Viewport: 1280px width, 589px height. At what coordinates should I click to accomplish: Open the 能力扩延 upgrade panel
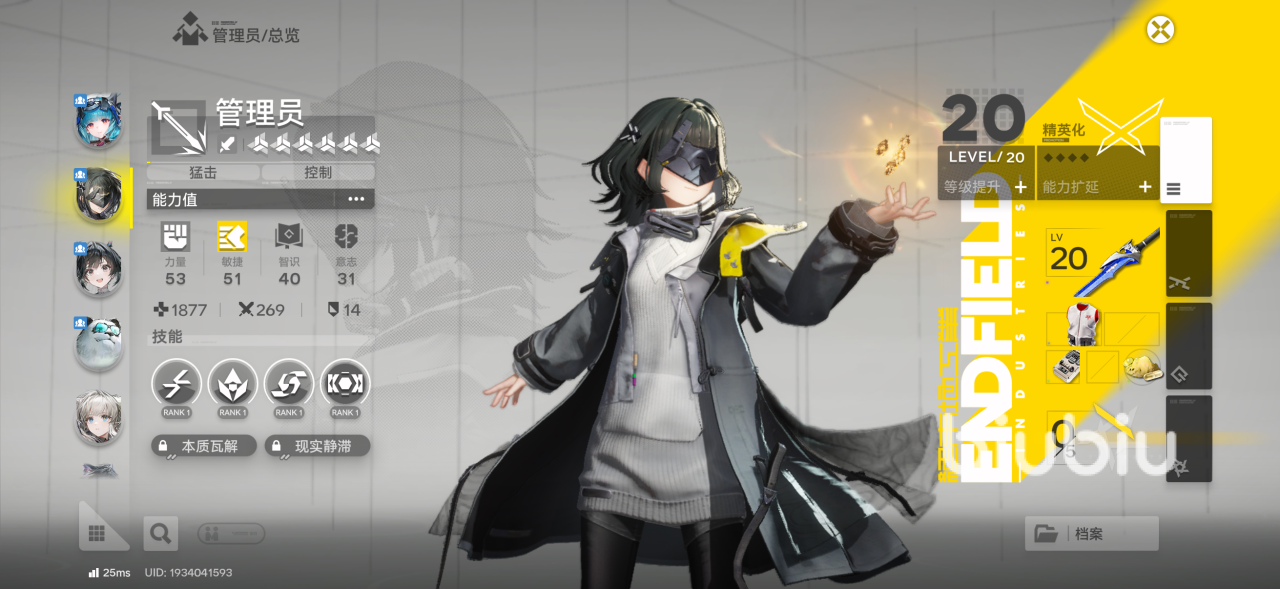(1097, 186)
